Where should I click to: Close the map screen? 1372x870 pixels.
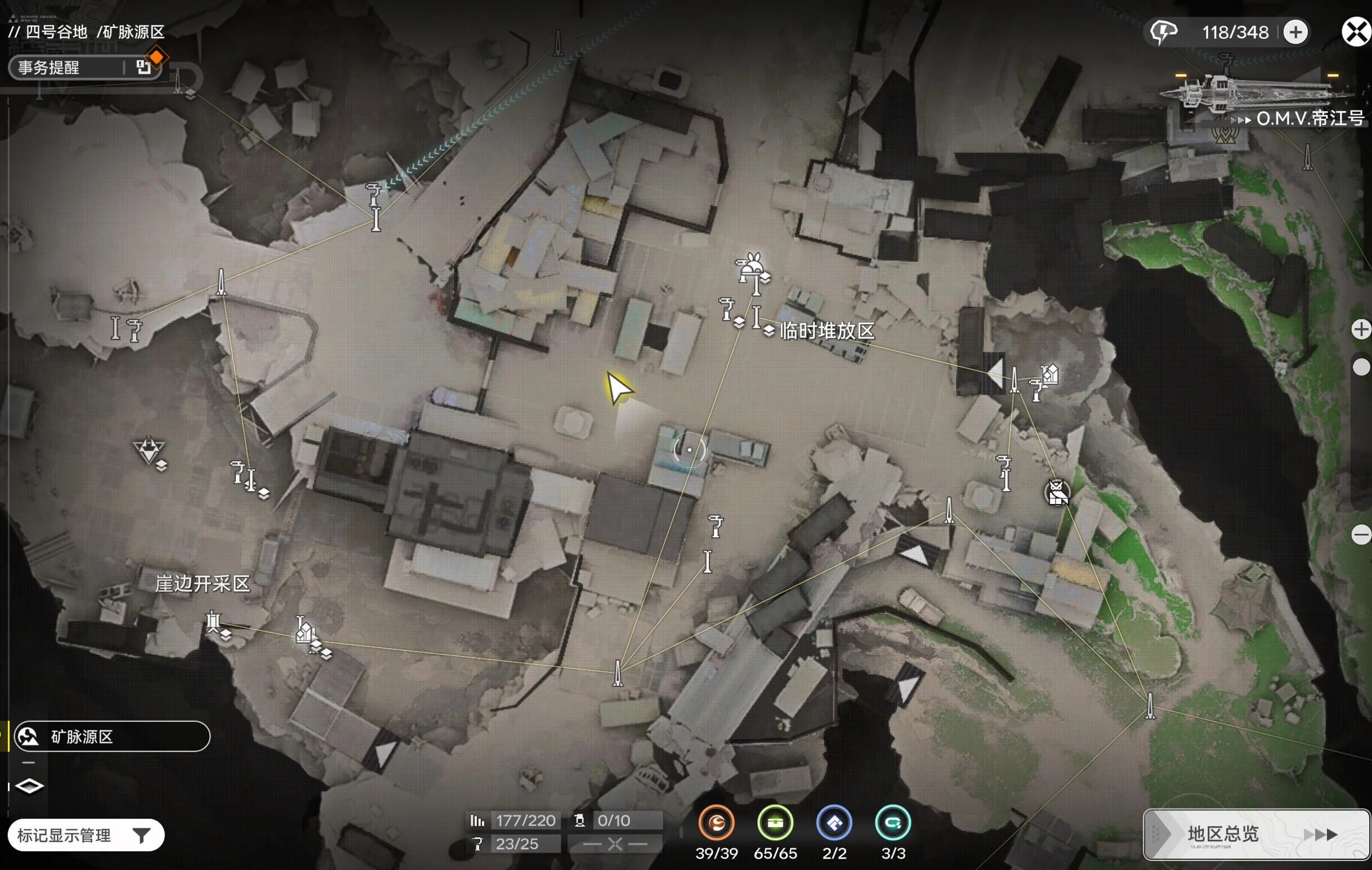tap(1357, 32)
